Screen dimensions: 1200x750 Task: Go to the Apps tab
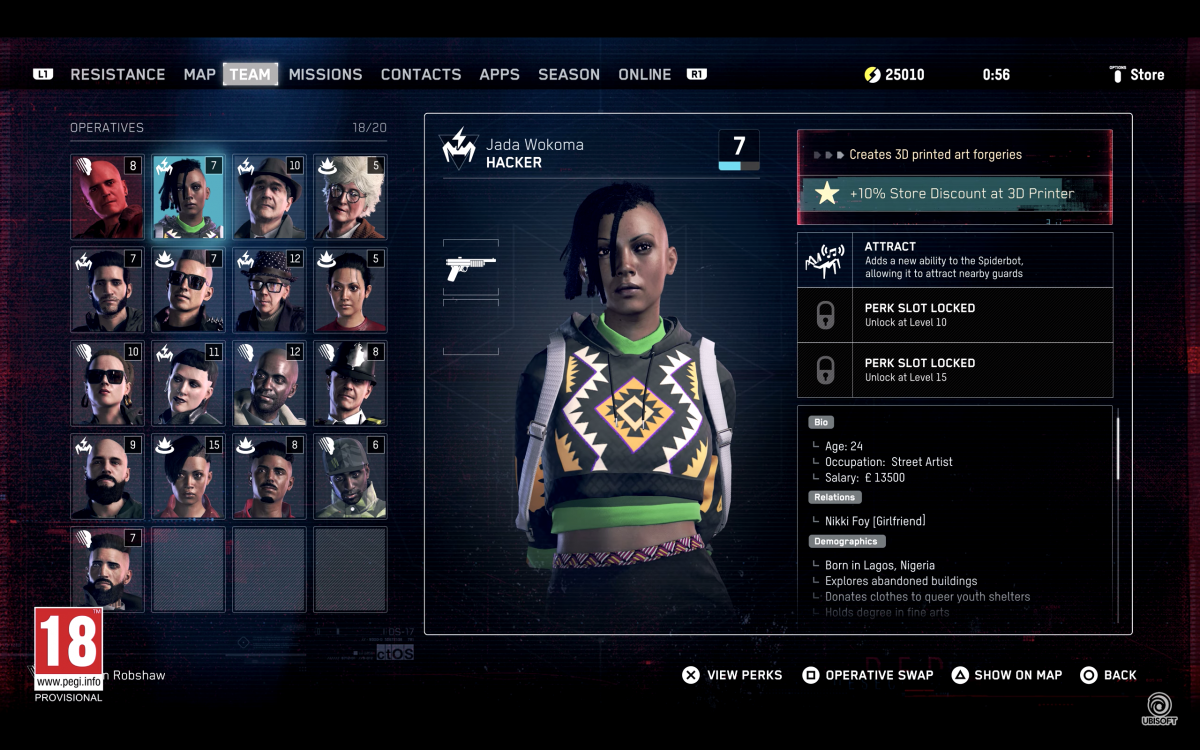pos(499,75)
